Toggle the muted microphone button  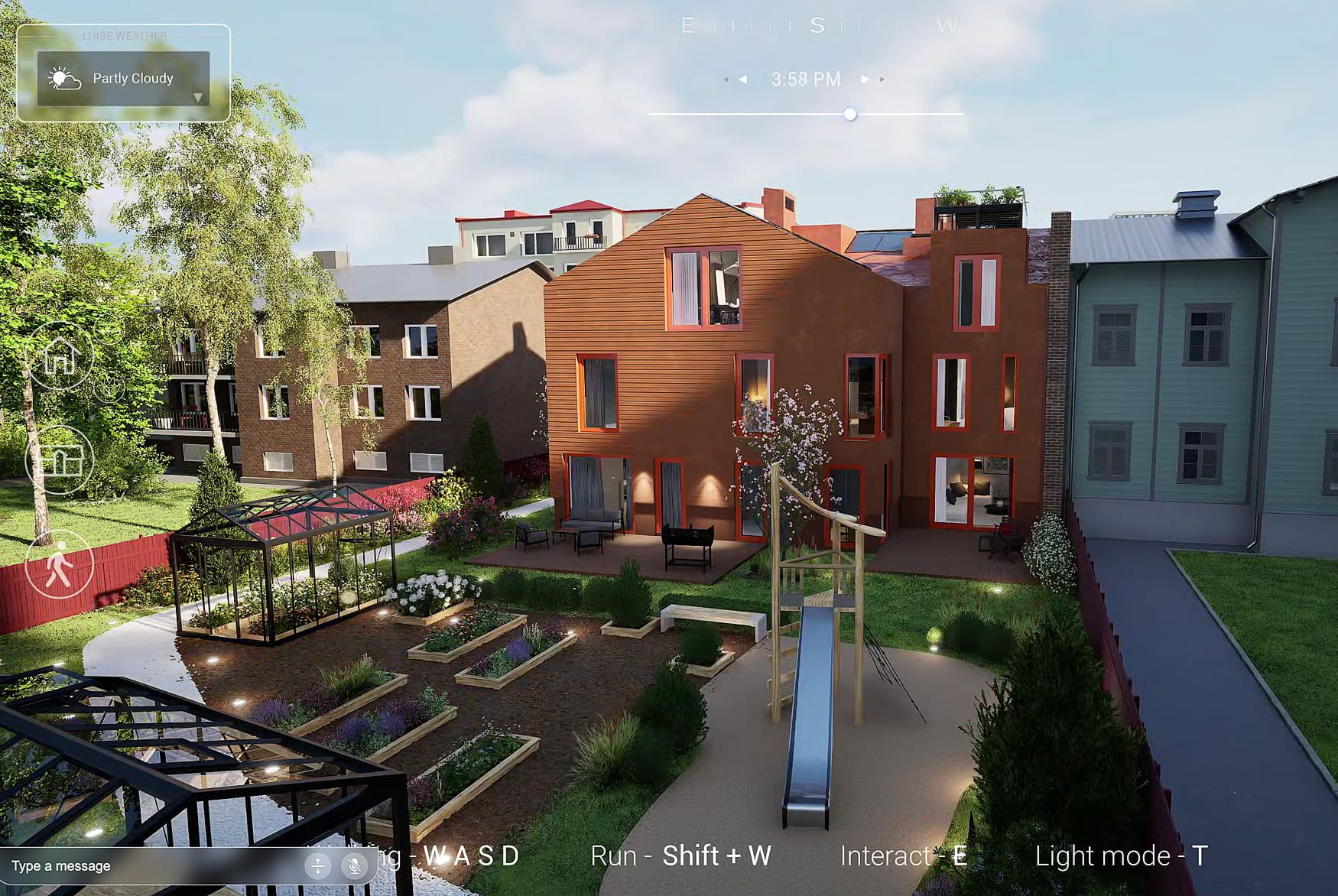coord(354,865)
